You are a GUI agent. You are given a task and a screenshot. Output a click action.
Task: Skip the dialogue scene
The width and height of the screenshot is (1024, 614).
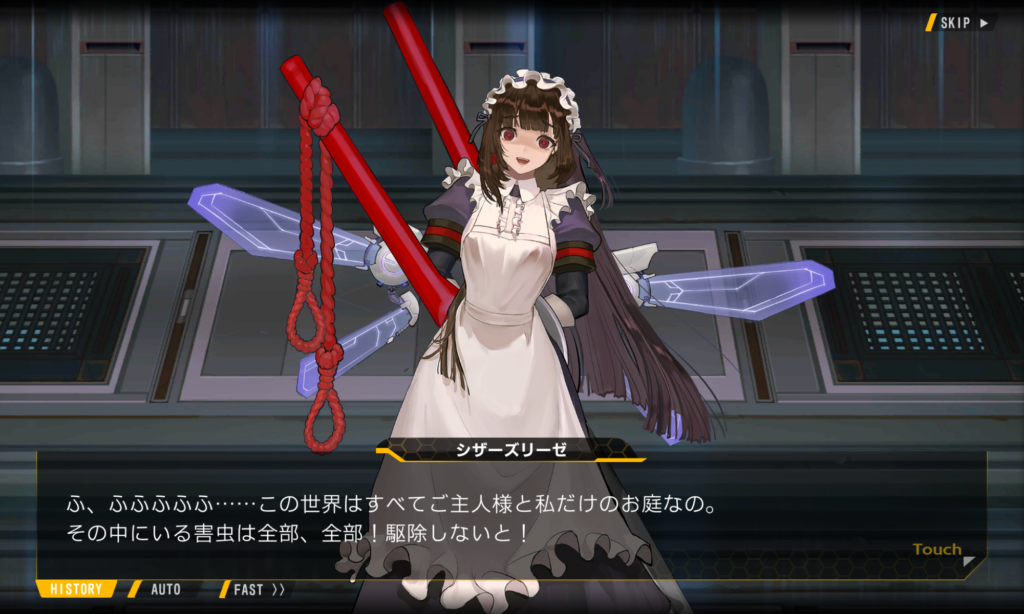[x=961, y=22]
